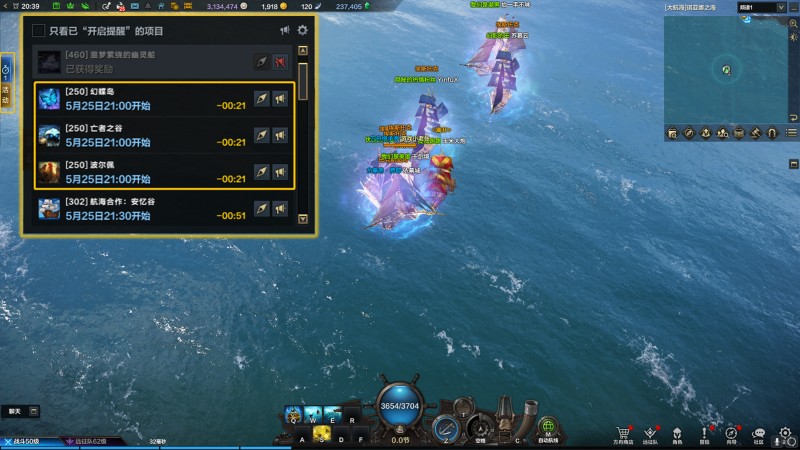Open the event panel gear settings
The width and height of the screenshot is (800, 450).
pos(303,31)
